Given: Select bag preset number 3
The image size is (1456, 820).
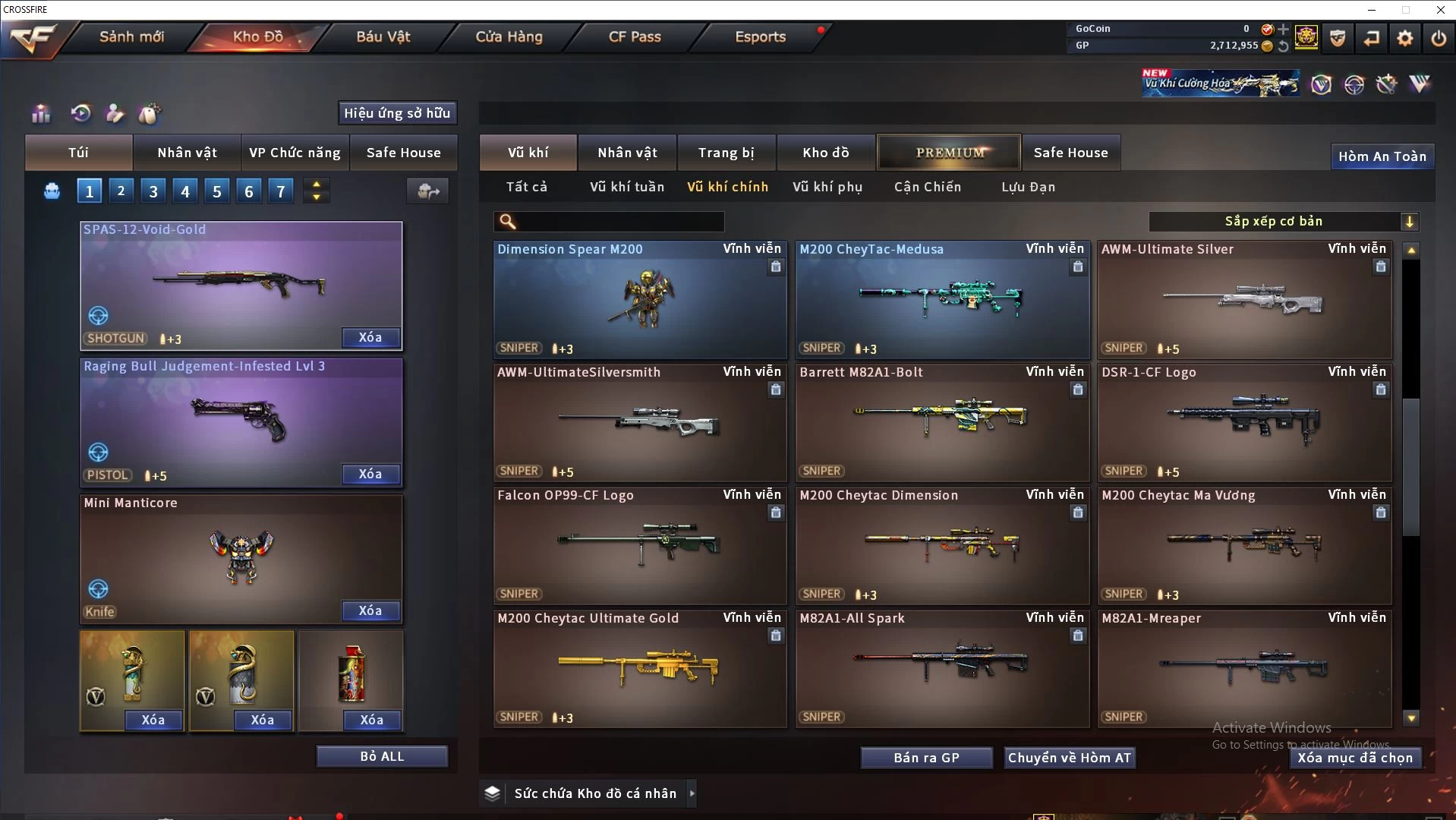Looking at the screenshot, I should [x=153, y=191].
